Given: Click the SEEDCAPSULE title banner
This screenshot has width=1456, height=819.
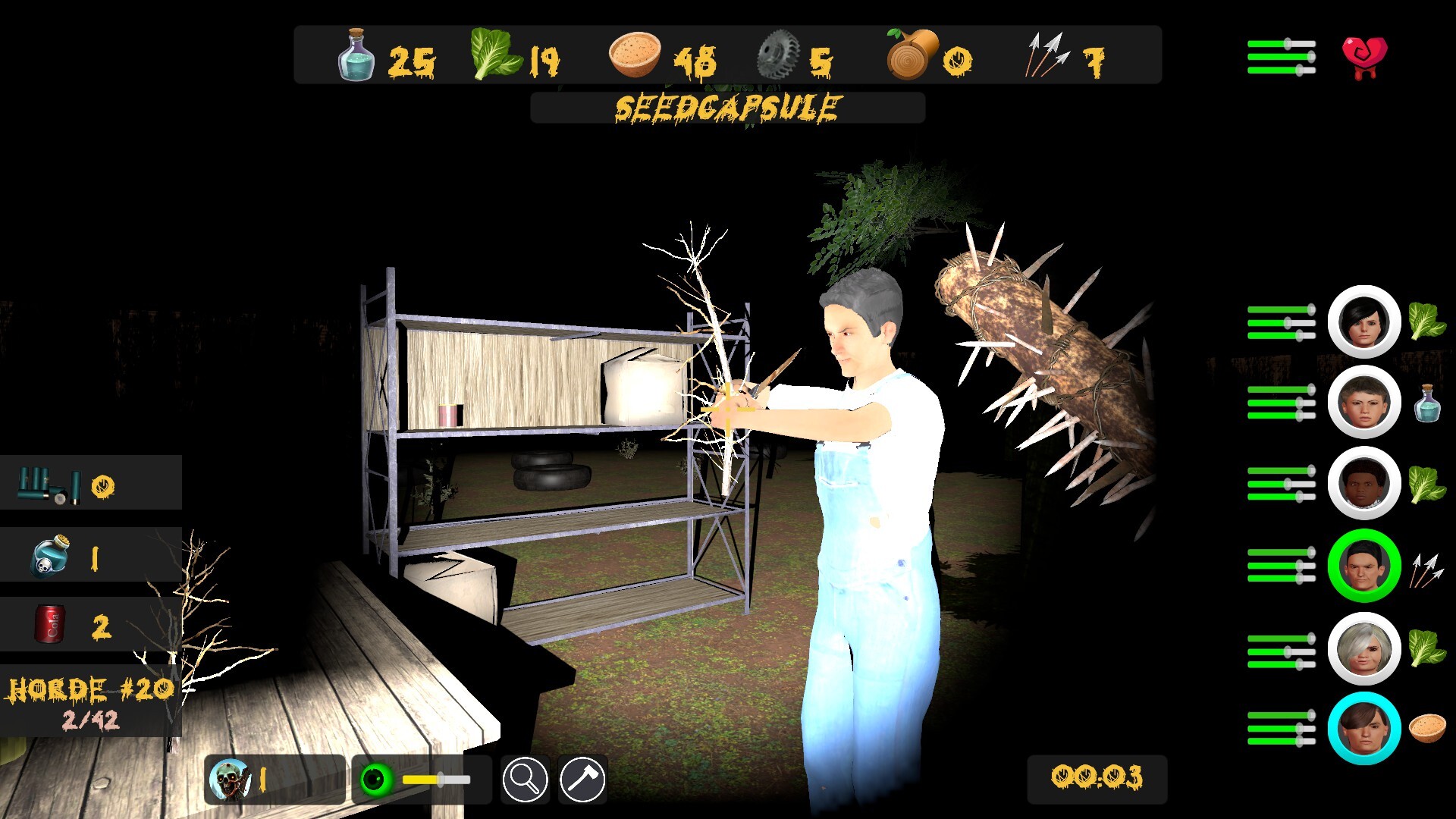Looking at the screenshot, I should pyautogui.click(x=727, y=107).
